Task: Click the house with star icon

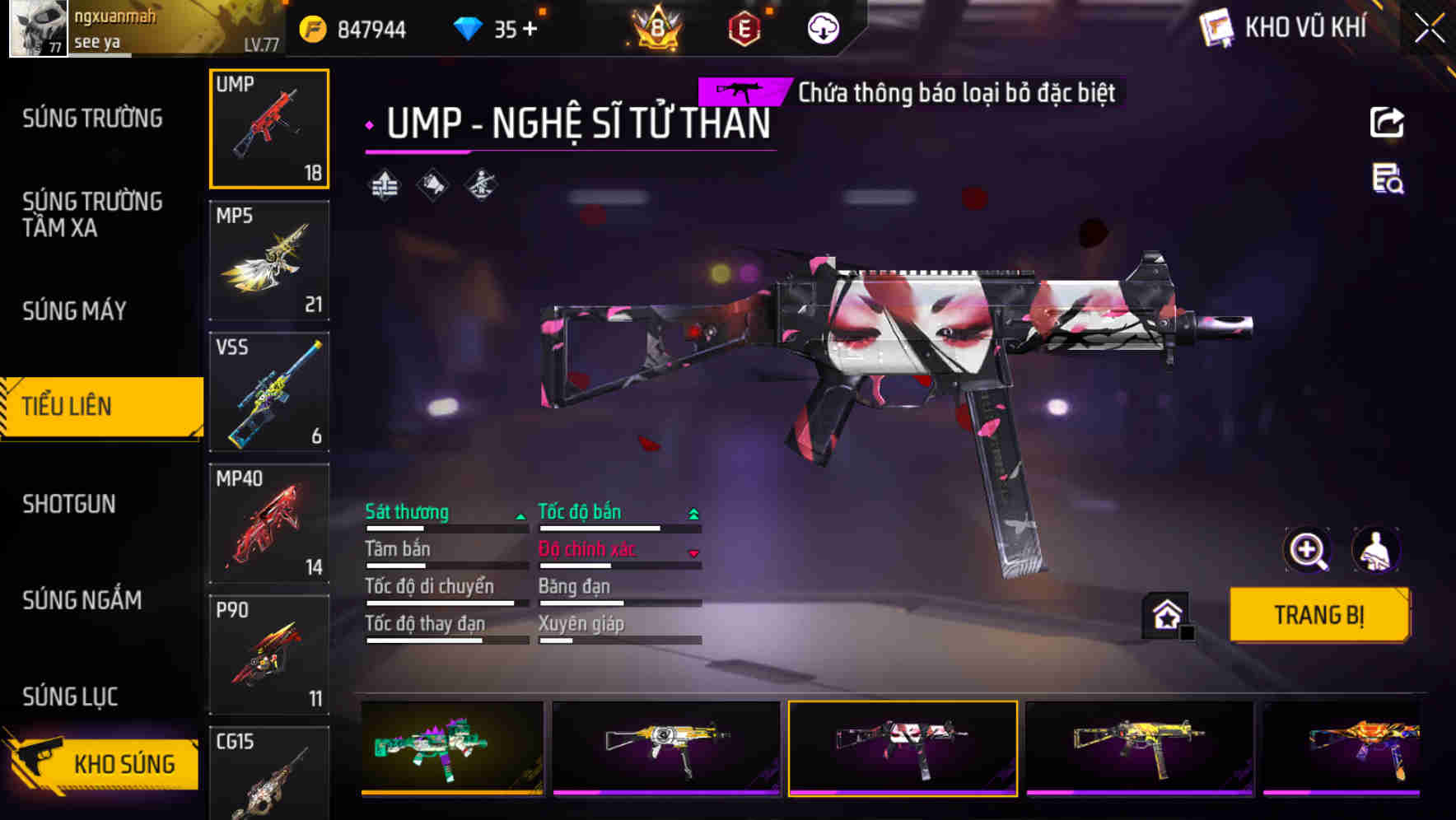Action: pos(1164,613)
